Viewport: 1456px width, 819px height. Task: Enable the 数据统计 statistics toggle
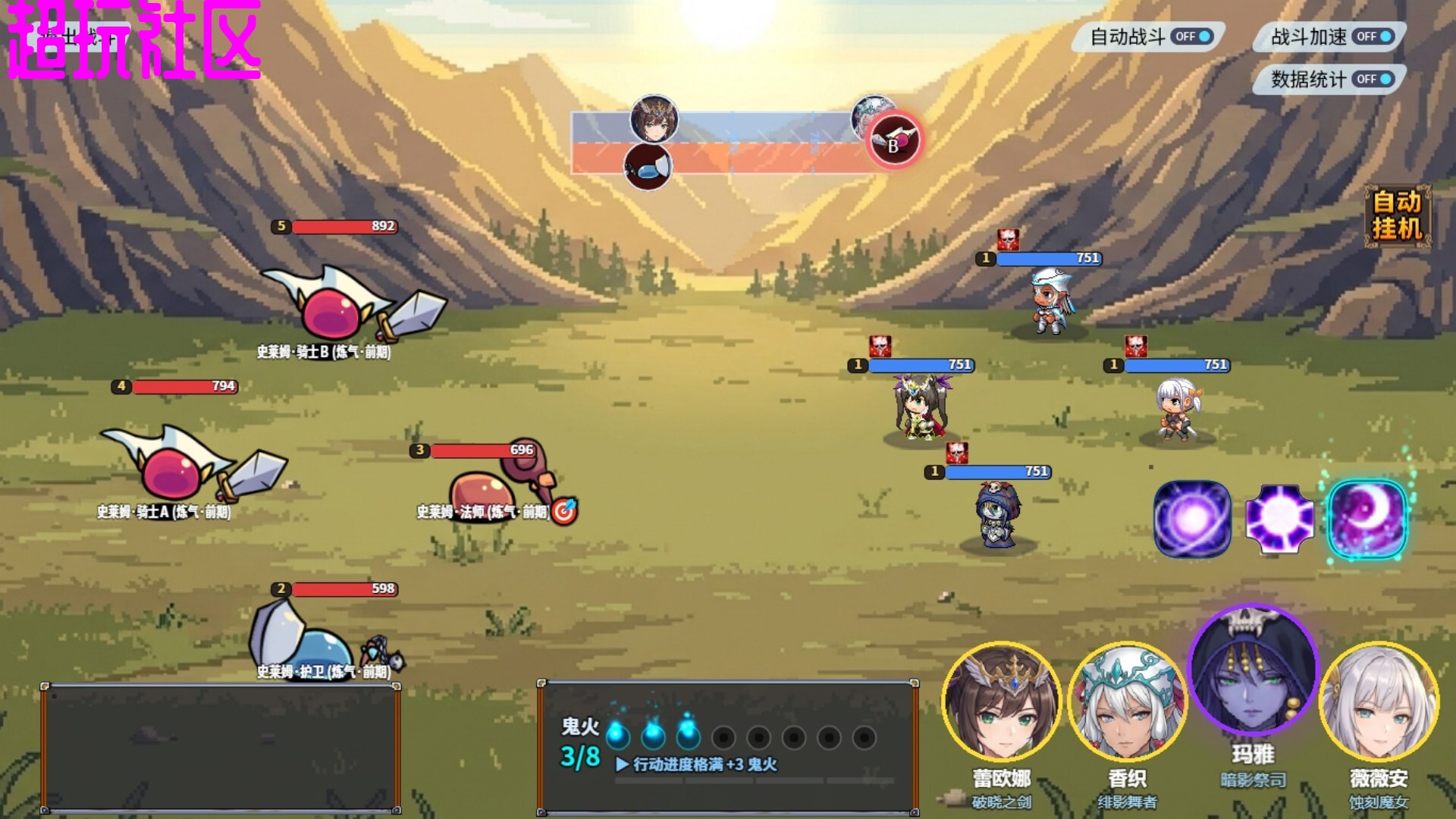(1373, 79)
